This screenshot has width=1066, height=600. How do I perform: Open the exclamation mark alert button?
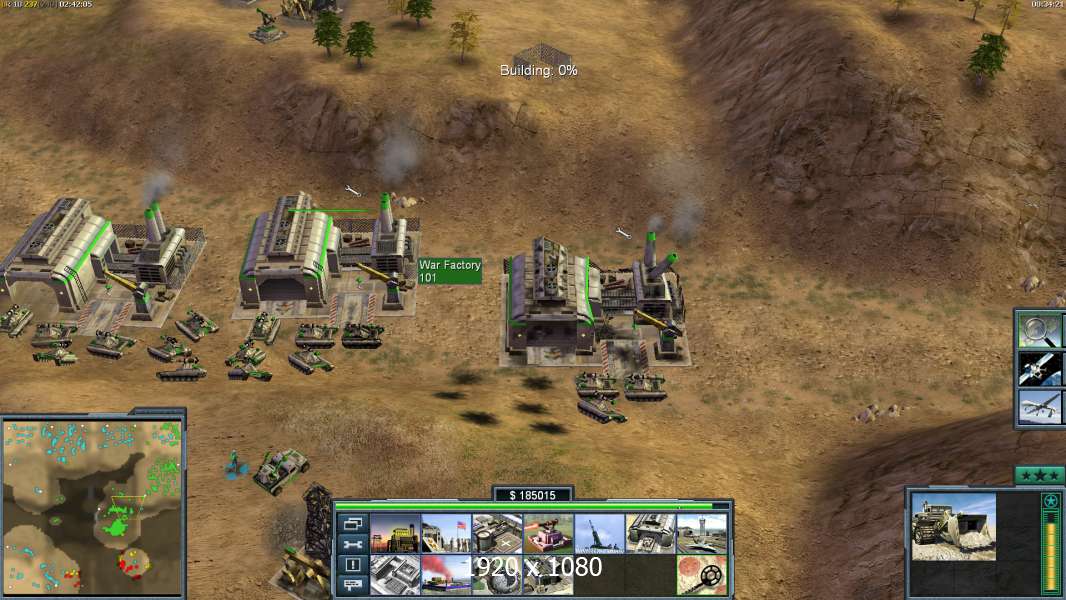point(352,566)
